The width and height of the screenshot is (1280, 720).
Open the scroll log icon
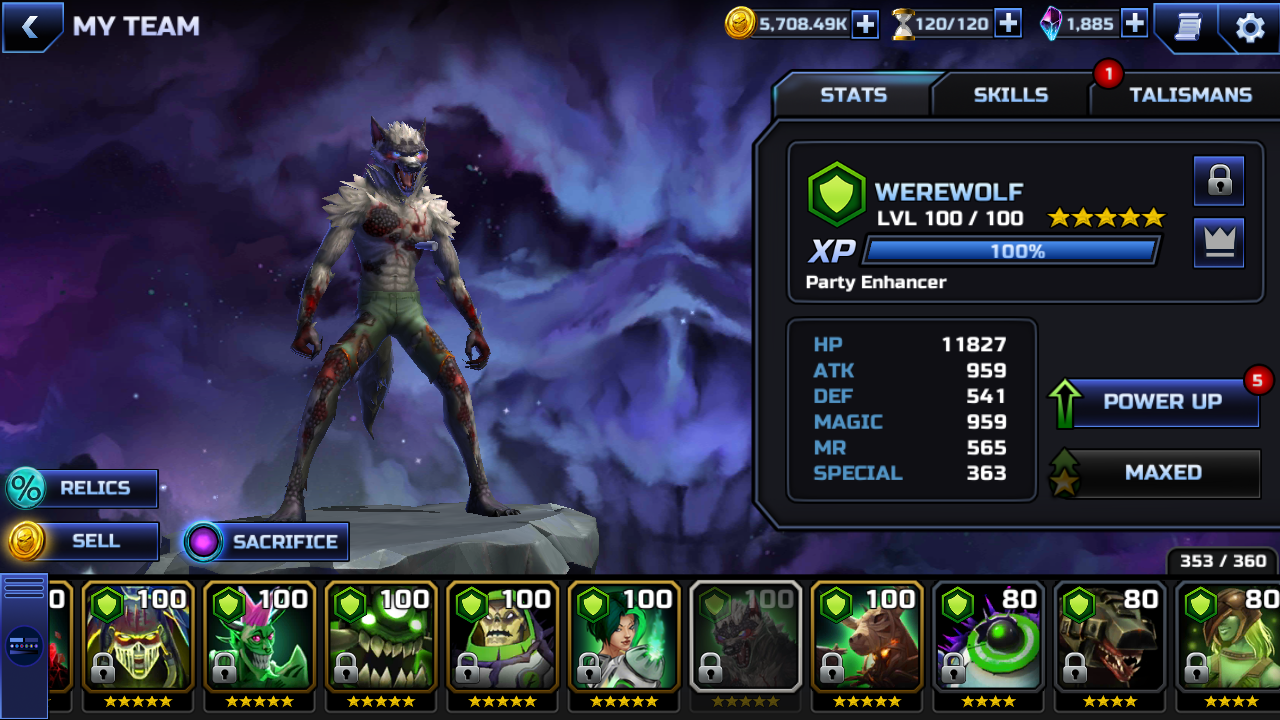click(1187, 27)
